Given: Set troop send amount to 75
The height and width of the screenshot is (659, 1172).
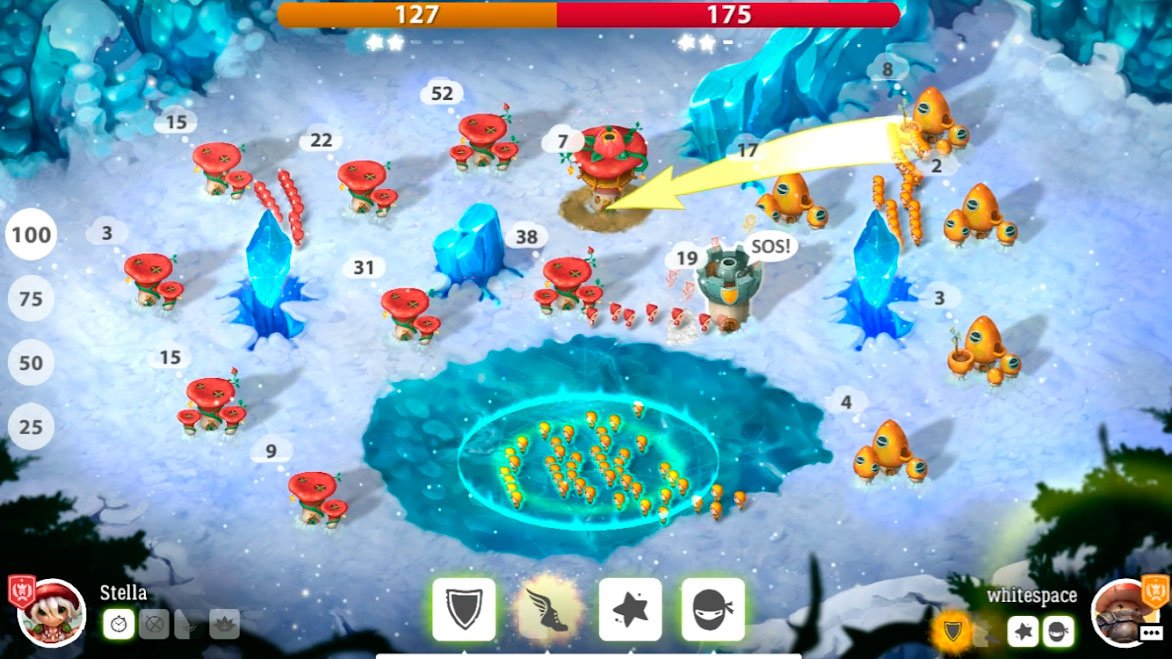Looking at the screenshot, I should point(31,300).
